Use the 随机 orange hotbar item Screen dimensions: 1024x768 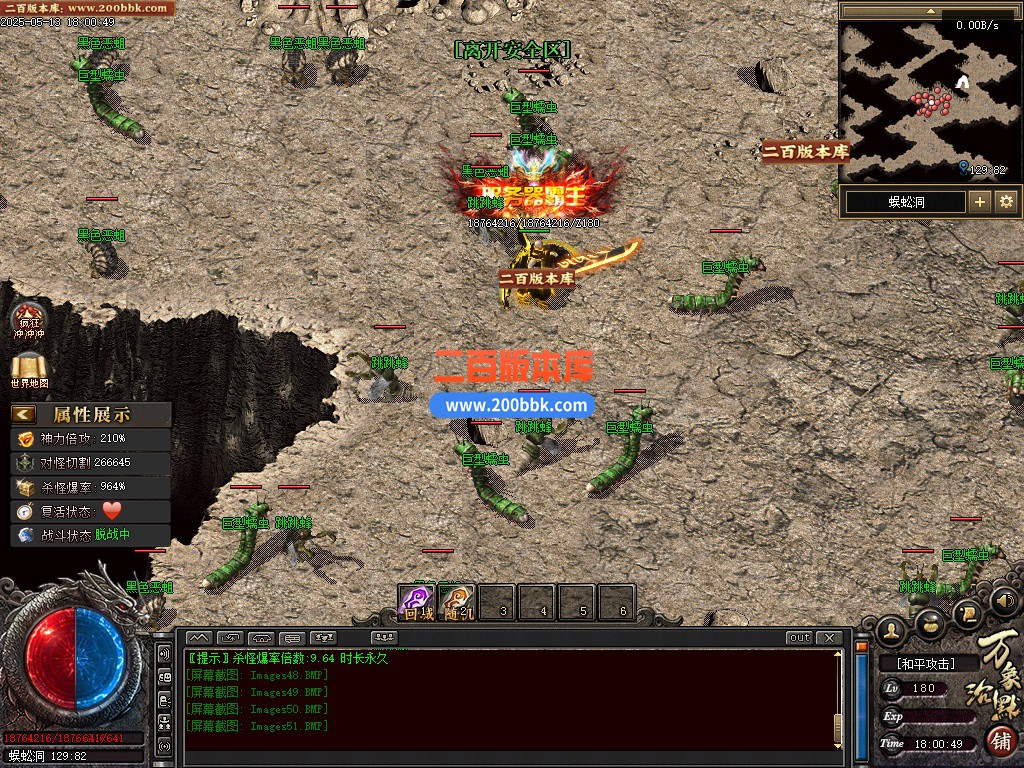click(x=457, y=600)
